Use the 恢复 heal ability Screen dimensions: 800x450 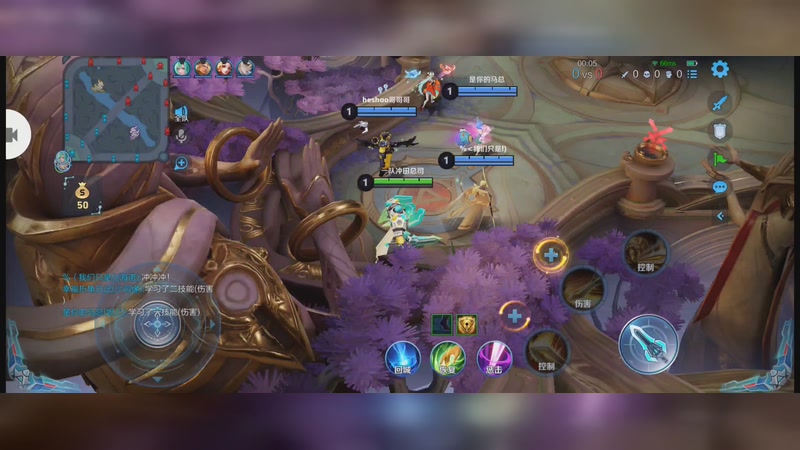(447, 356)
